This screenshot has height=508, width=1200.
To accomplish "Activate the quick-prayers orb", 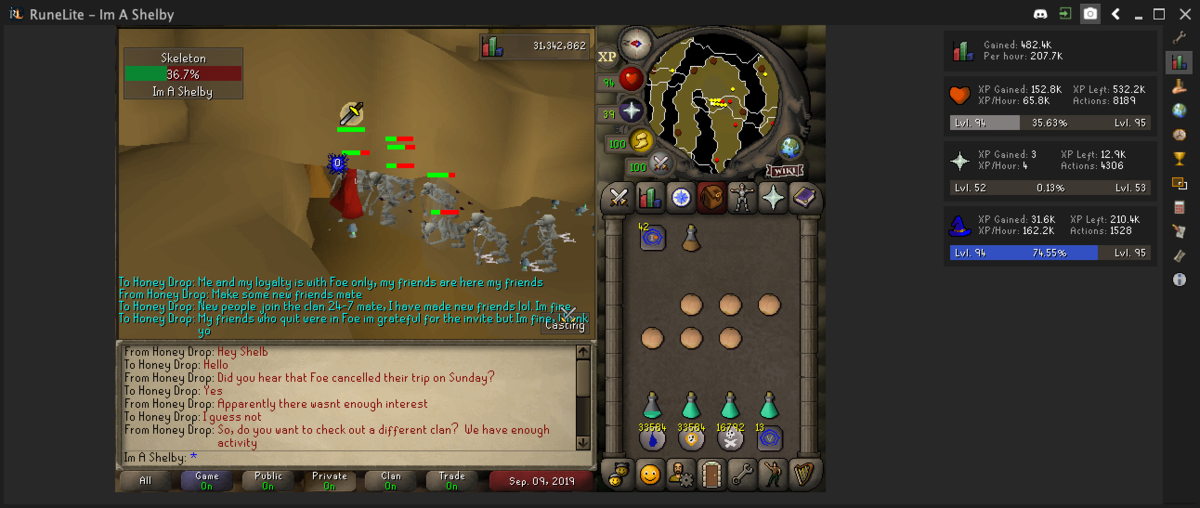I will [631, 110].
